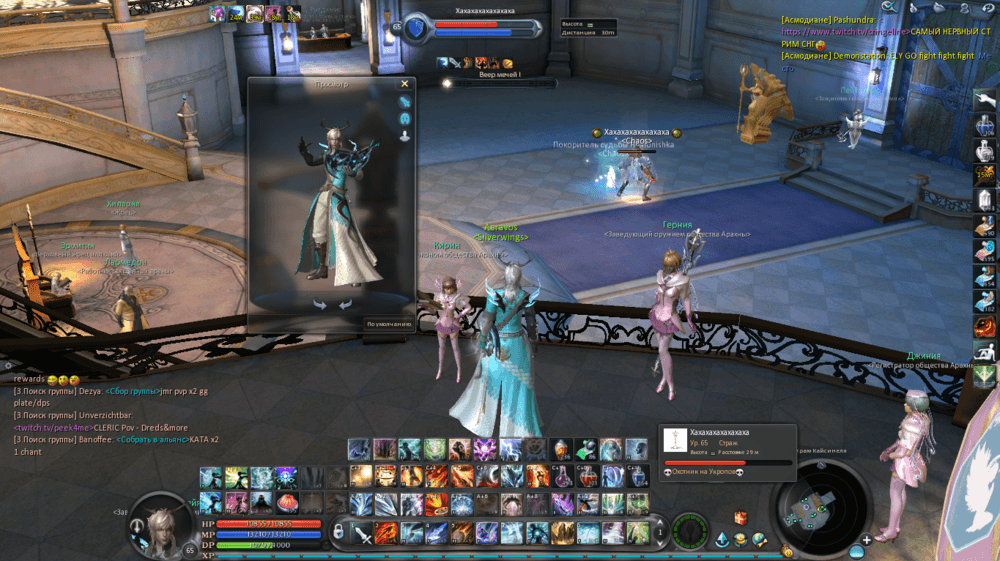
Task: Zoom in the minimap with plus button
Action: click(866, 540)
